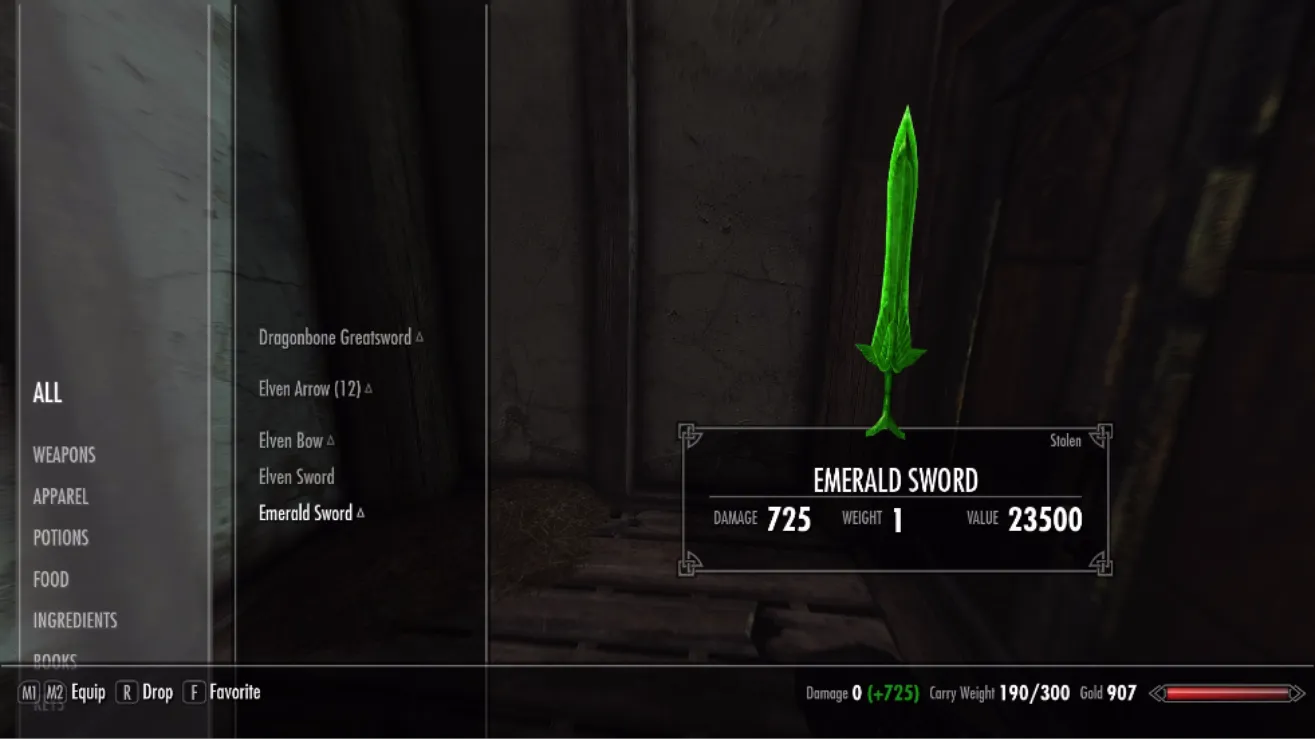Open the Apparel category
The height and width of the screenshot is (740, 1315).
(x=60, y=497)
